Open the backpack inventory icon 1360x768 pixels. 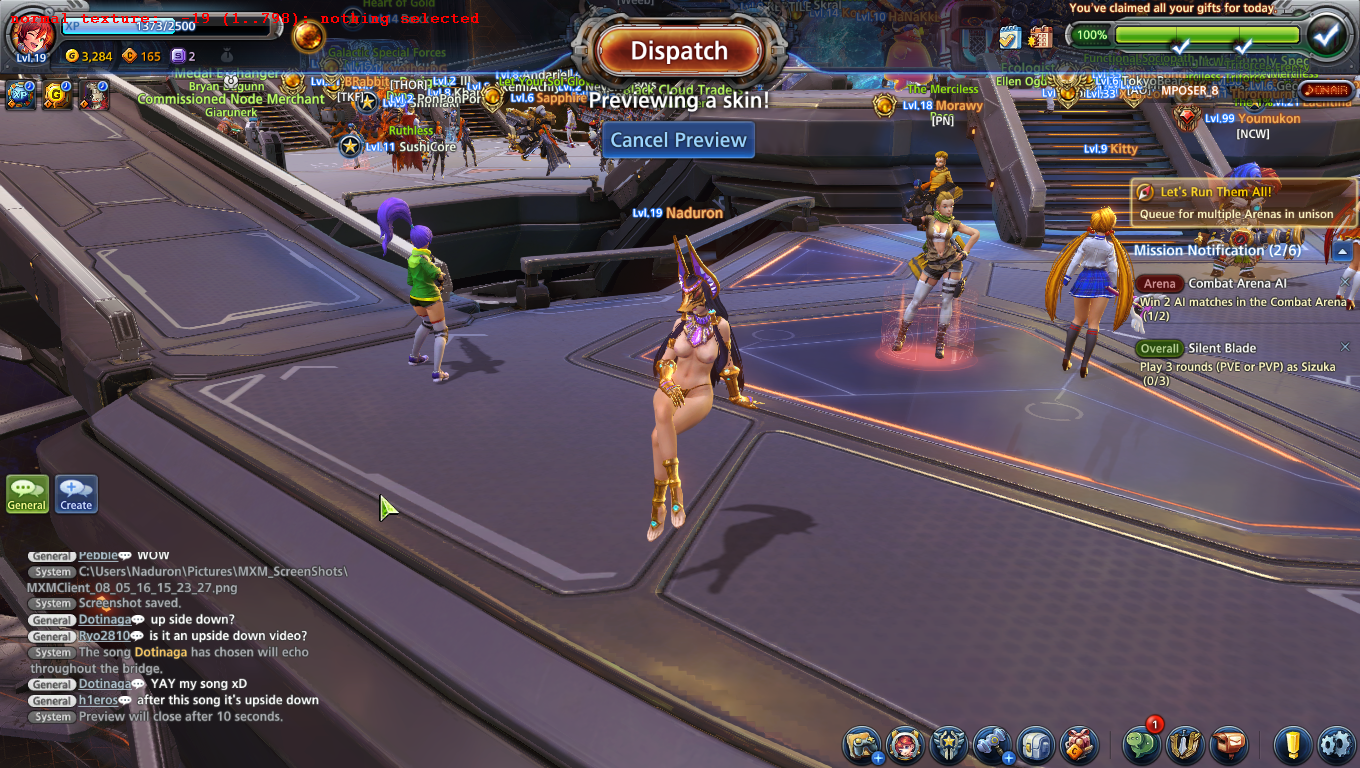(x=1036, y=745)
